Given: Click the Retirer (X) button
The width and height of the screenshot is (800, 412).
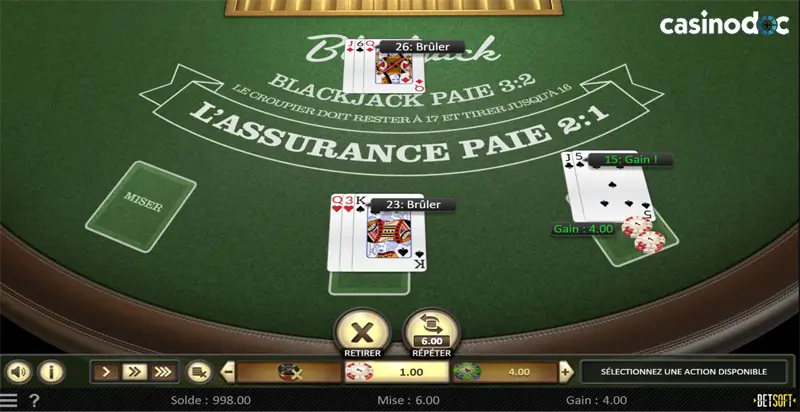Looking at the screenshot, I should click(x=361, y=329).
